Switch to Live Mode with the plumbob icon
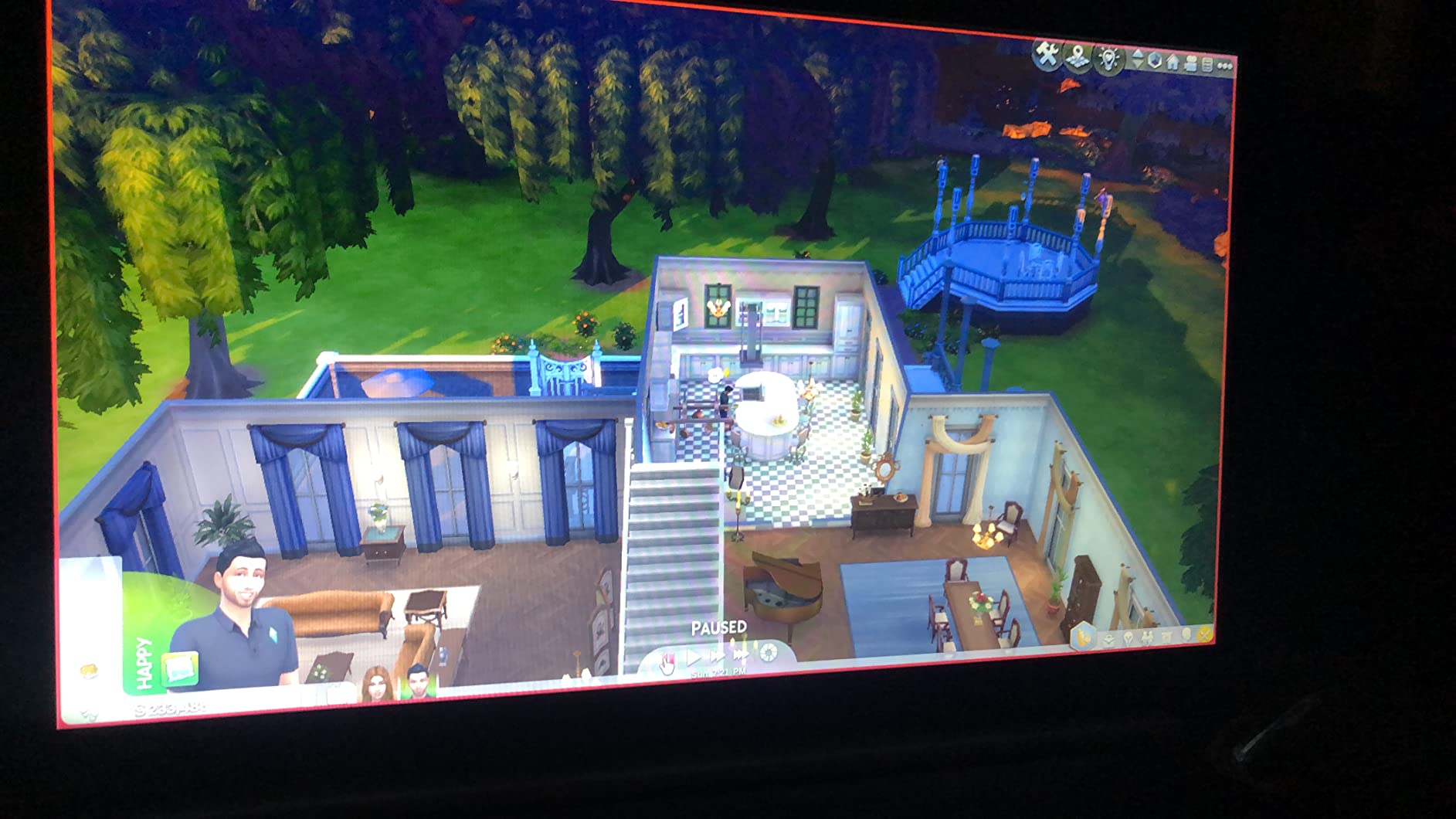The width and height of the screenshot is (1456, 819). click(x=1155, y=60)
